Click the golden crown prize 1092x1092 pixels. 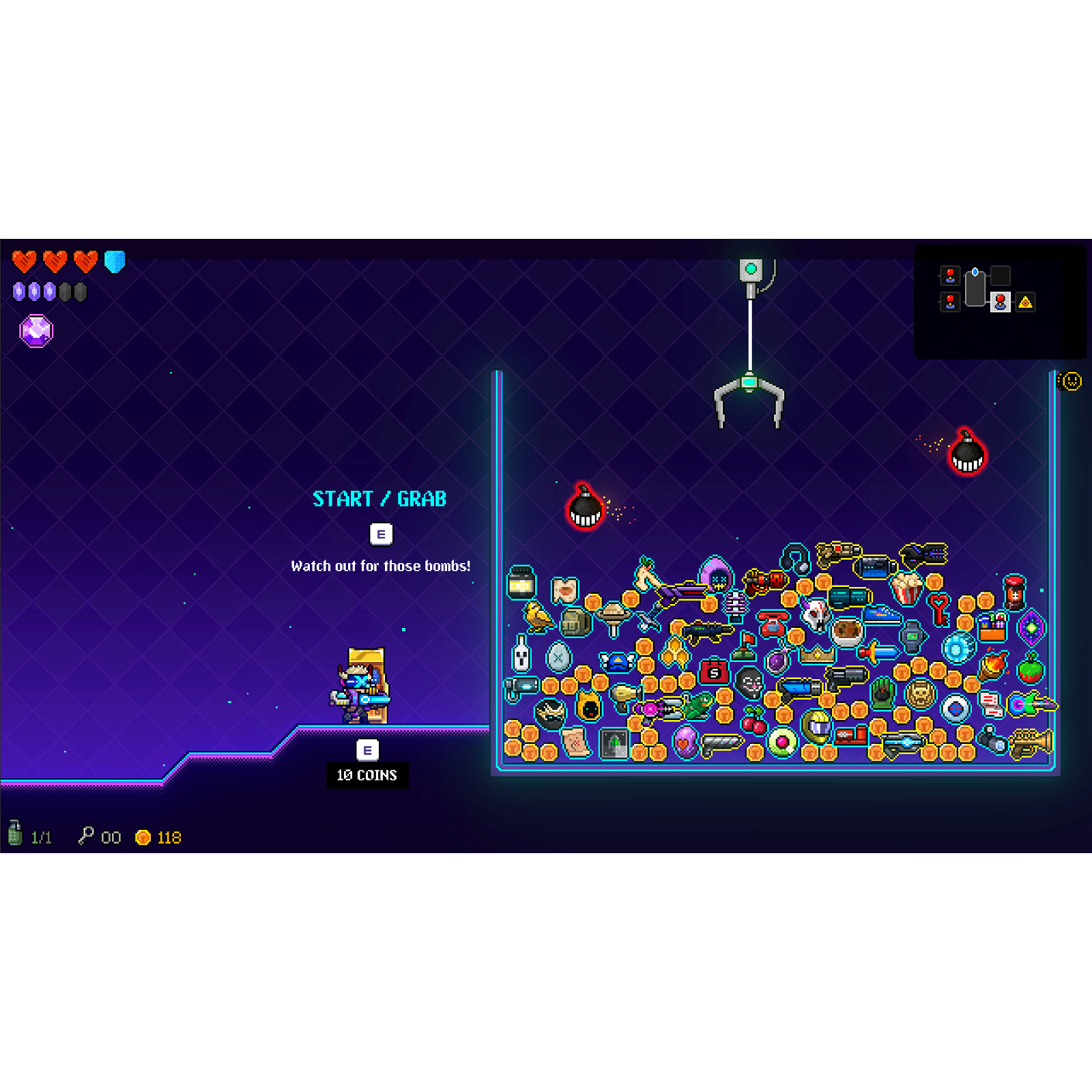818,654
